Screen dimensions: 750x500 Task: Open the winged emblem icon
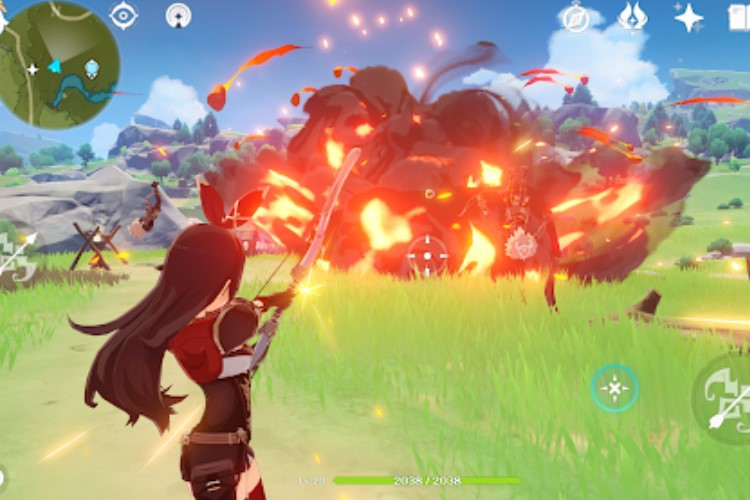click(632, 16)
